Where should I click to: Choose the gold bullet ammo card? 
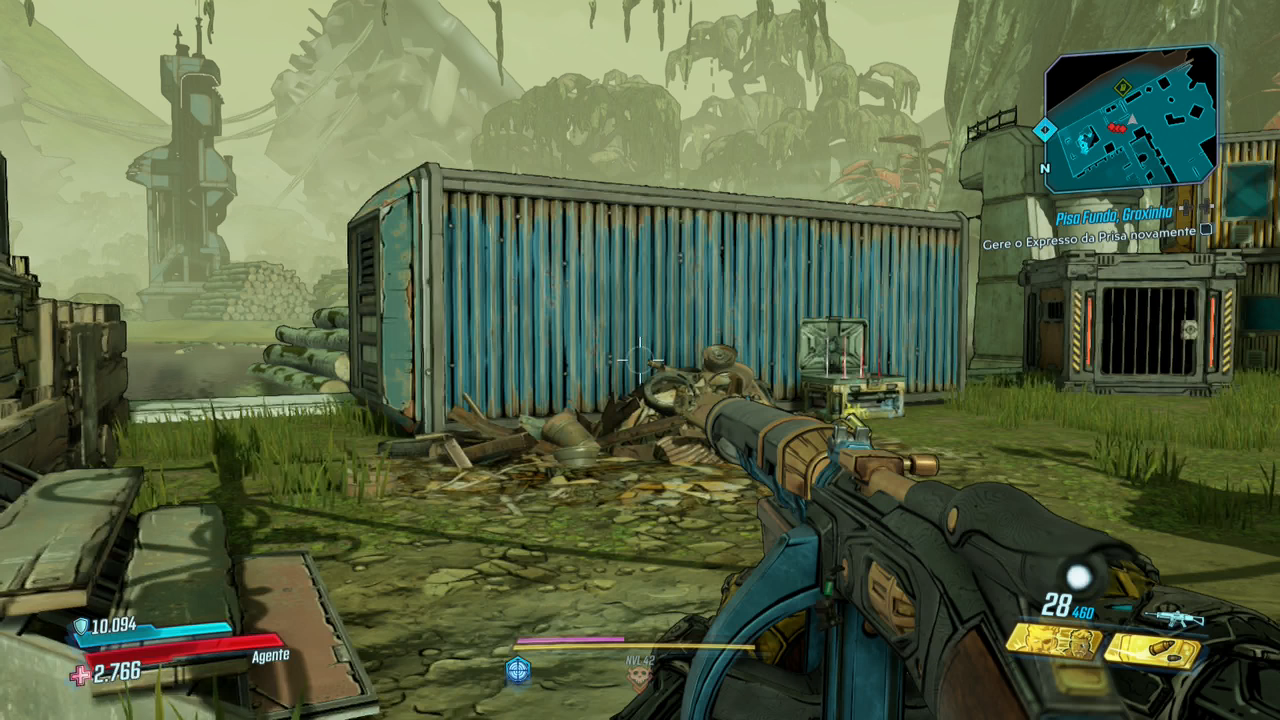point(1152,651)
